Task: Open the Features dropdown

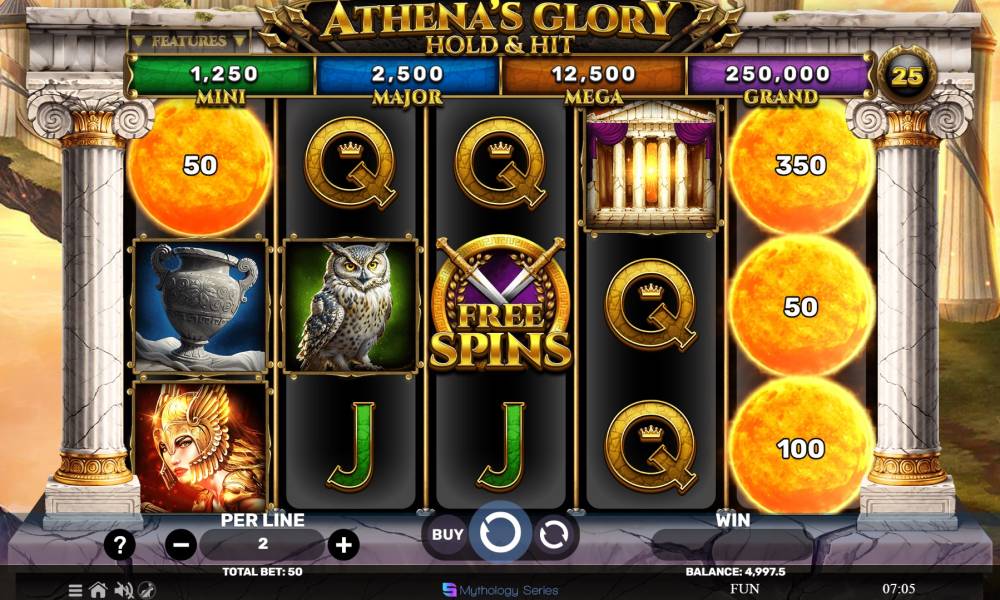Action: coord(188,41)
